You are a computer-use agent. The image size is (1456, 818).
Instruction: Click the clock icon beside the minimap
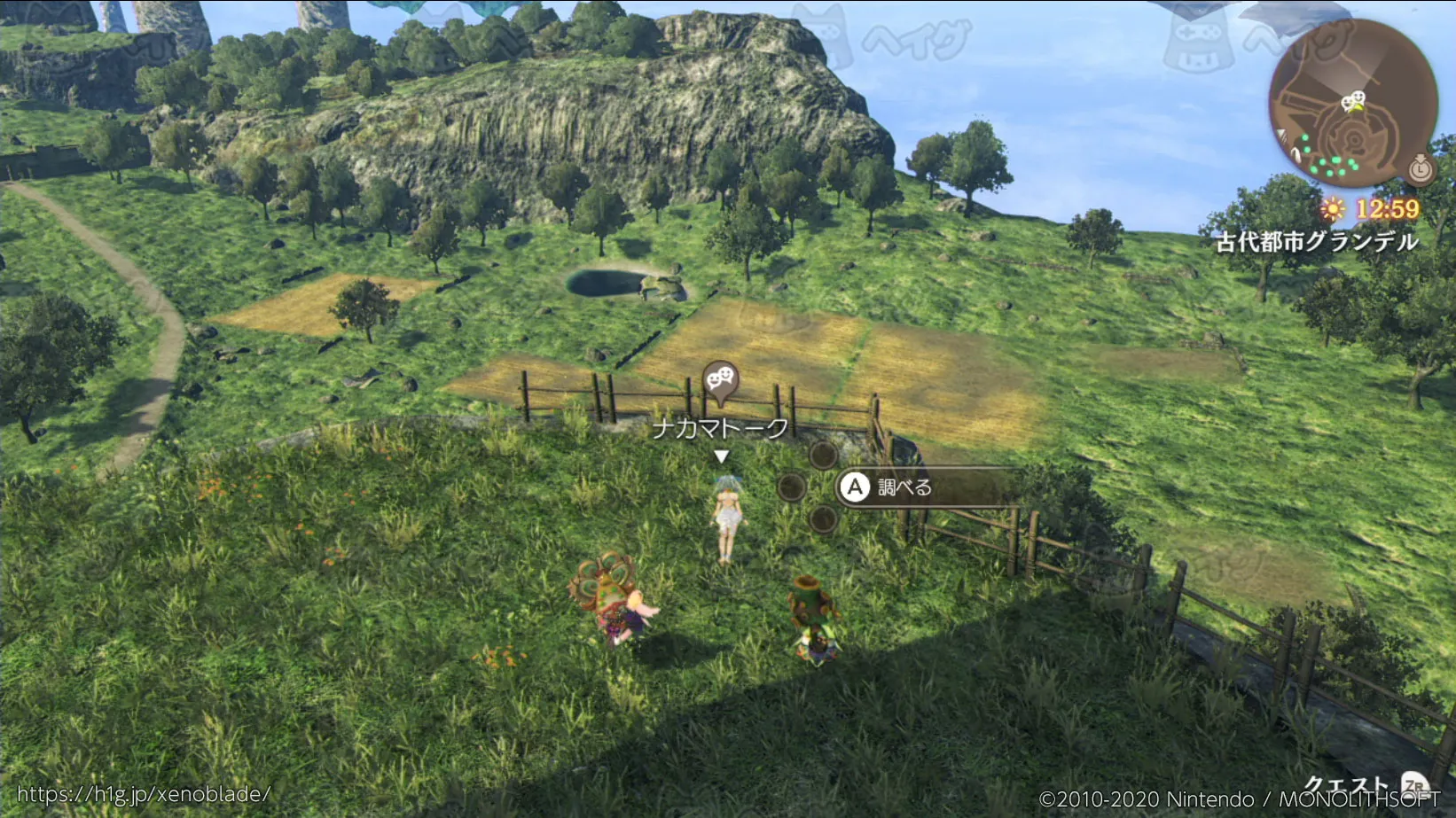point(1421,167)
